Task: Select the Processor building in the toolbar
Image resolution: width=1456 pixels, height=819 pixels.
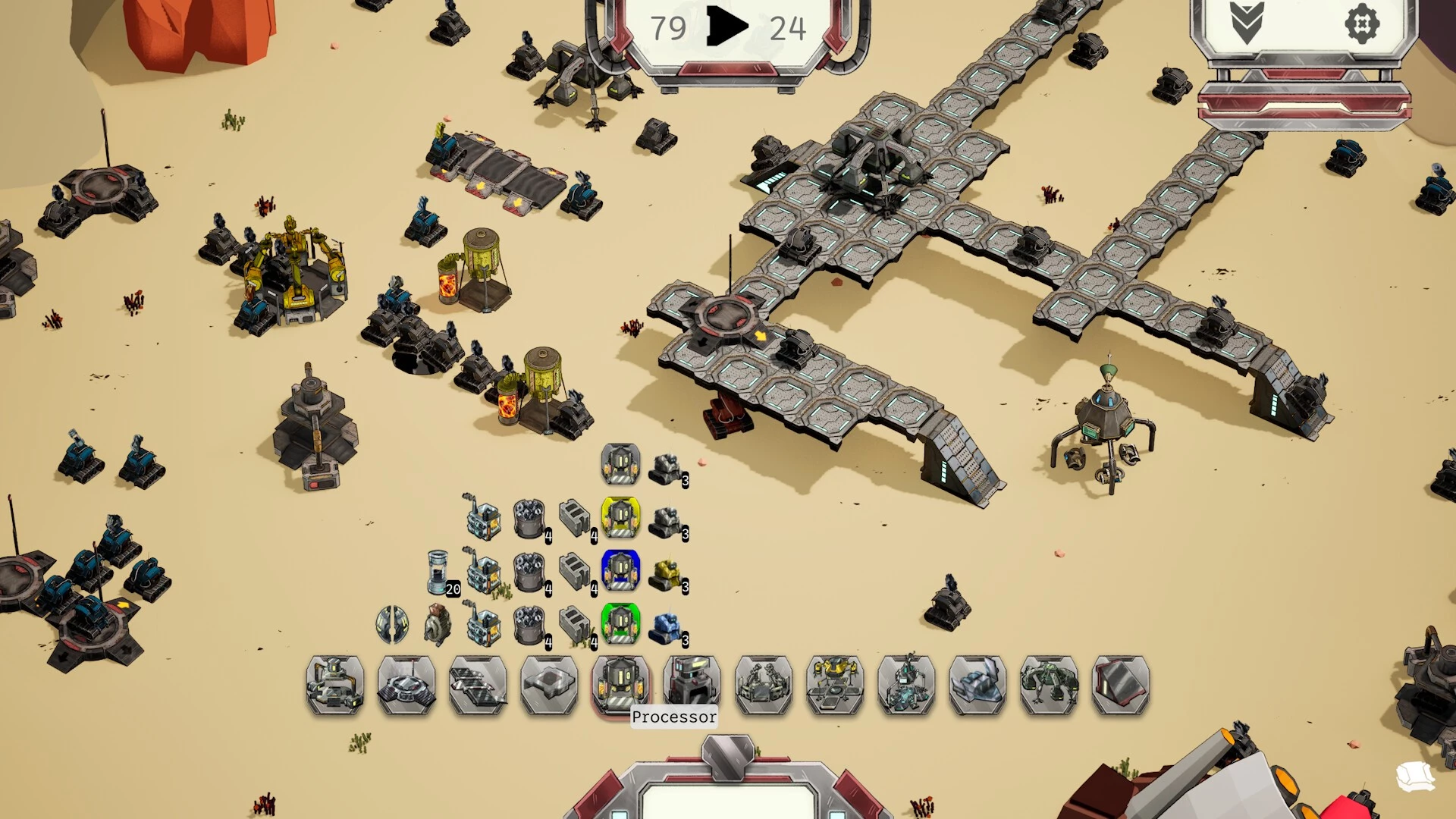Action: (620, 685)
